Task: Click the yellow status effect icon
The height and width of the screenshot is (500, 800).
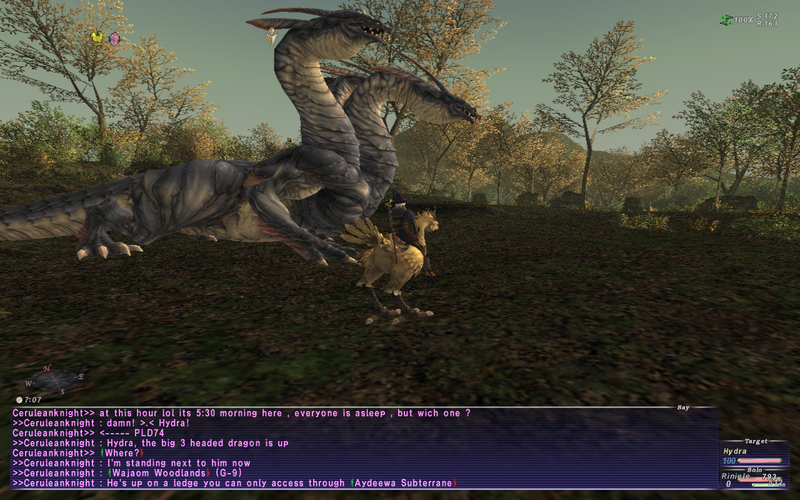Action: 97,38
